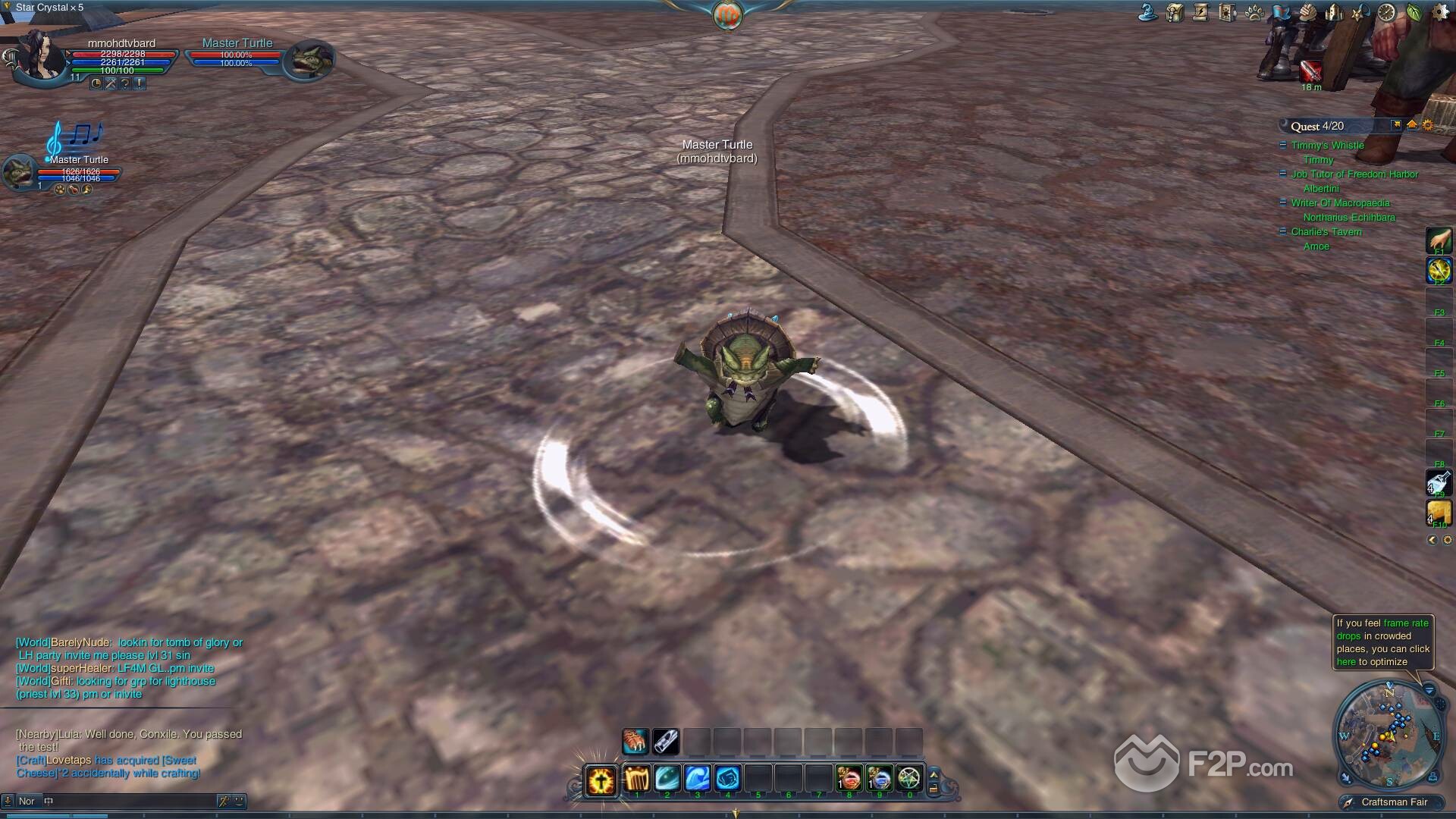Use the red potion in slot 8

(849, 779)
